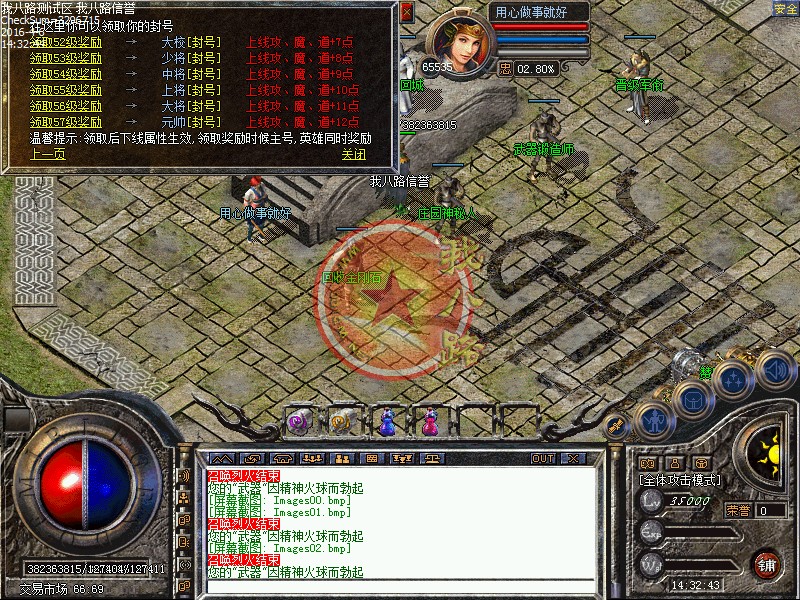800x600 pixels.
Task: Use the pink potion in hotbar
Action: coord(429,422)
